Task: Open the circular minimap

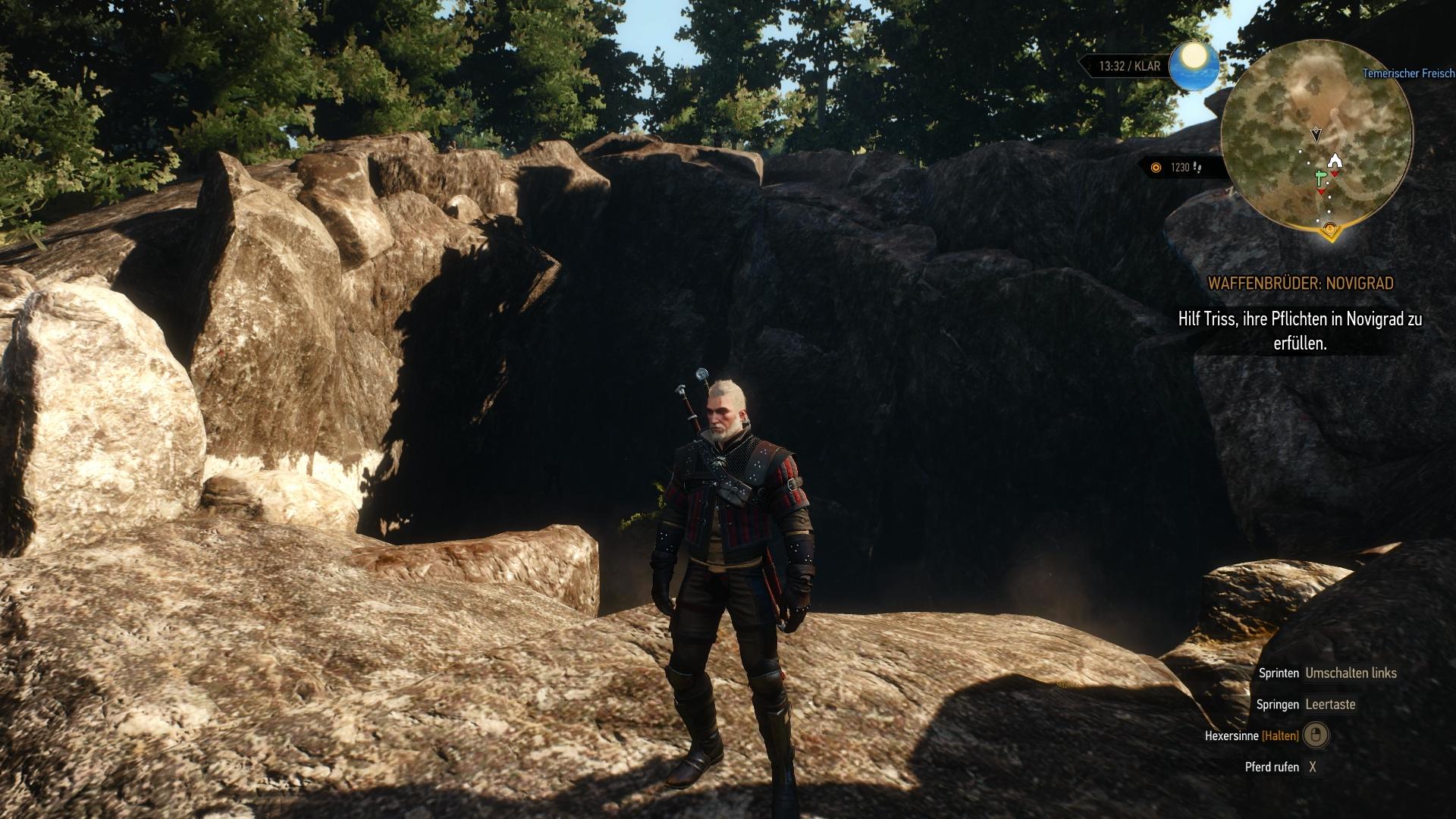Action: point(1316,136)
